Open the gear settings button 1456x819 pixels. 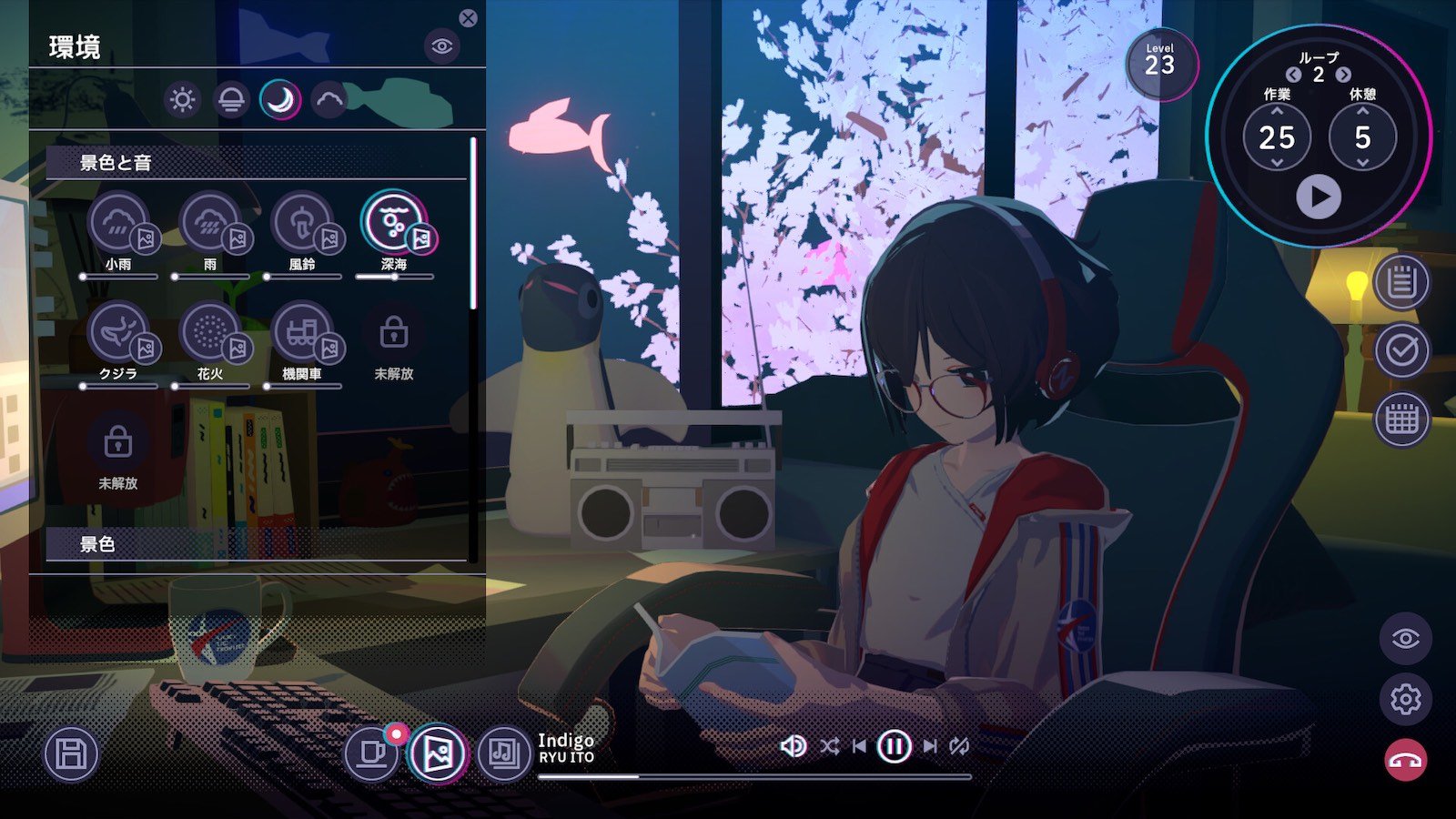pos(1405,699)
